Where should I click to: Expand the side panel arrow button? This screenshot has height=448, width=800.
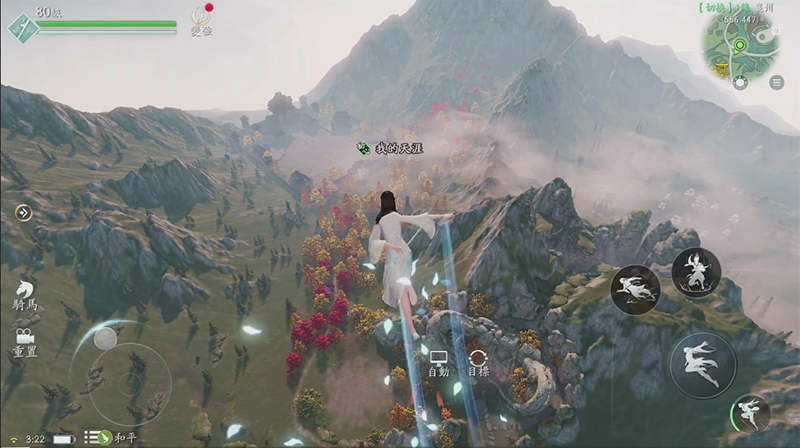coord(23,212)
